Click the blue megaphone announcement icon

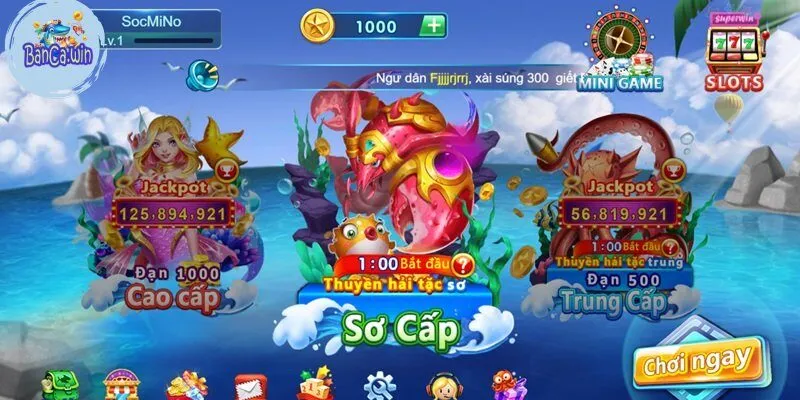201,73
